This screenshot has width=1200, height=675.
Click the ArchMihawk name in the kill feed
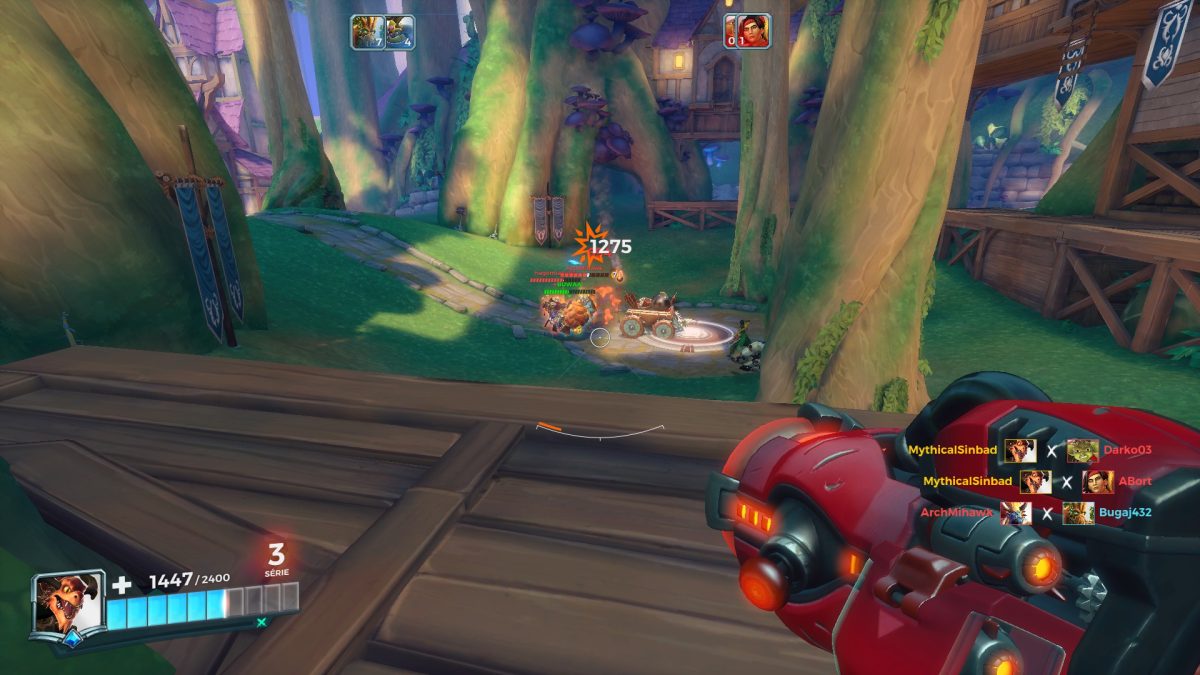tap(957, 513)
